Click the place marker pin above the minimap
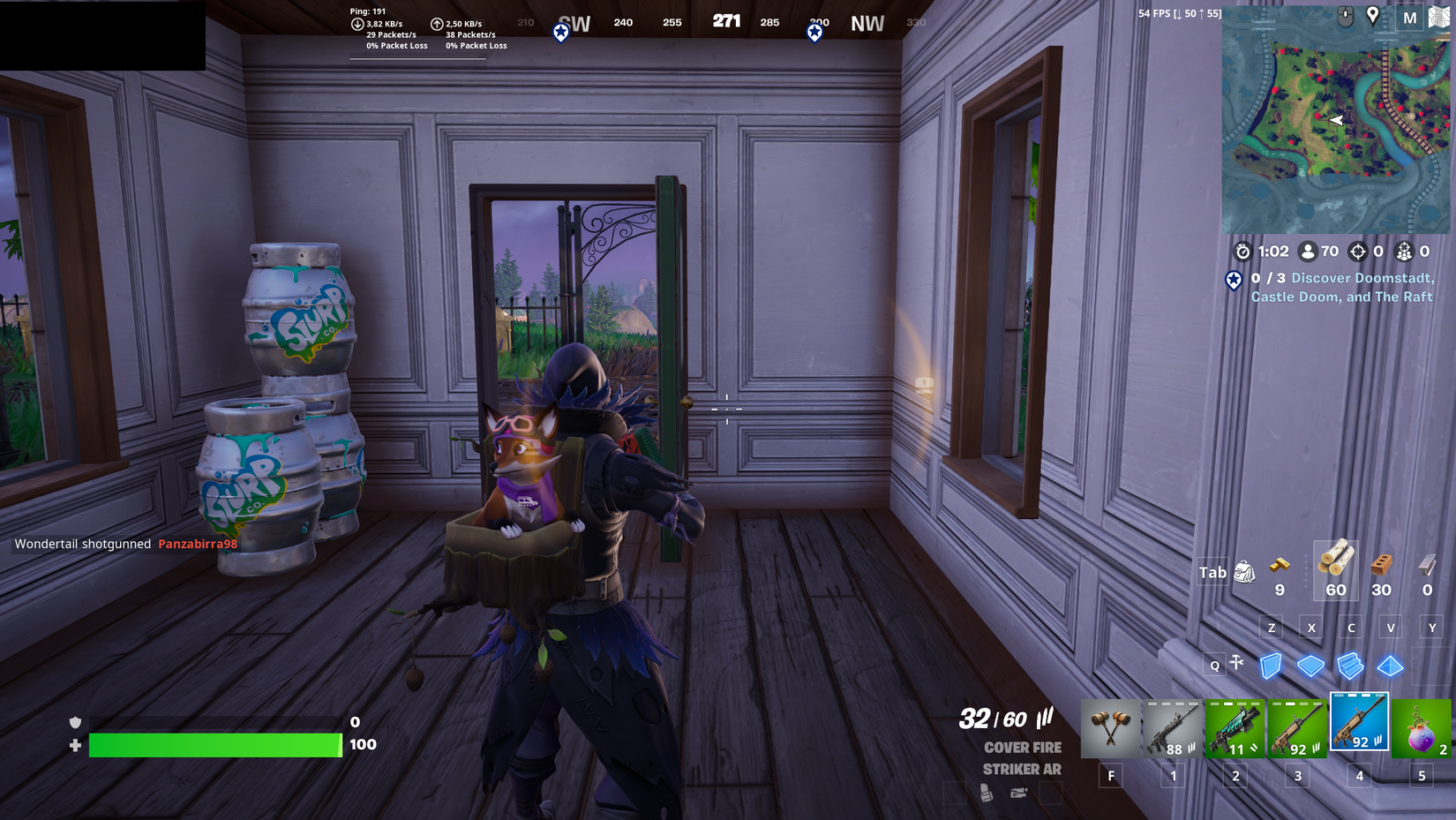Viewport: 1456px width, 820px height. [1374, 16]
